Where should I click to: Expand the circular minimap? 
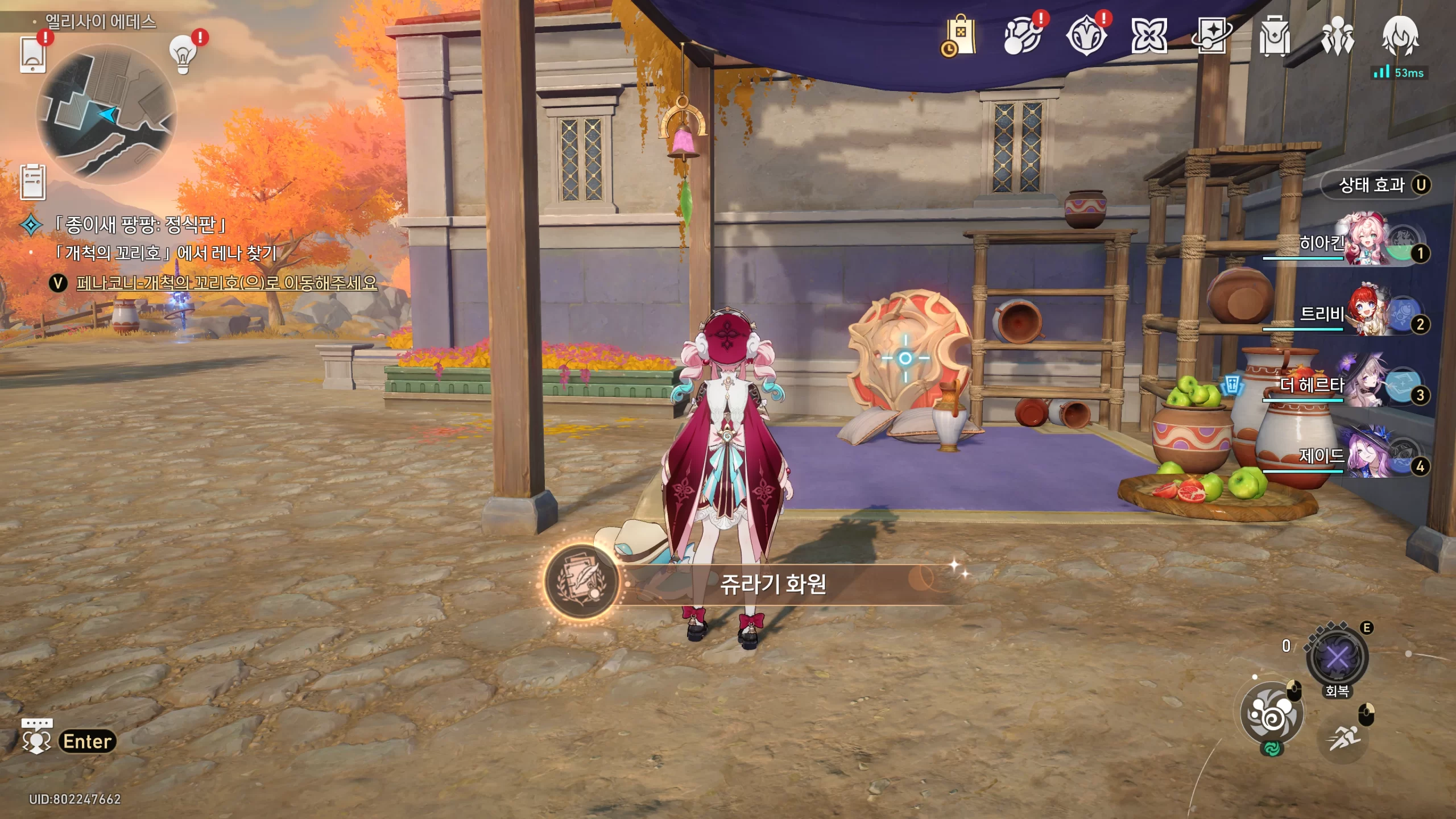[106, 114]
